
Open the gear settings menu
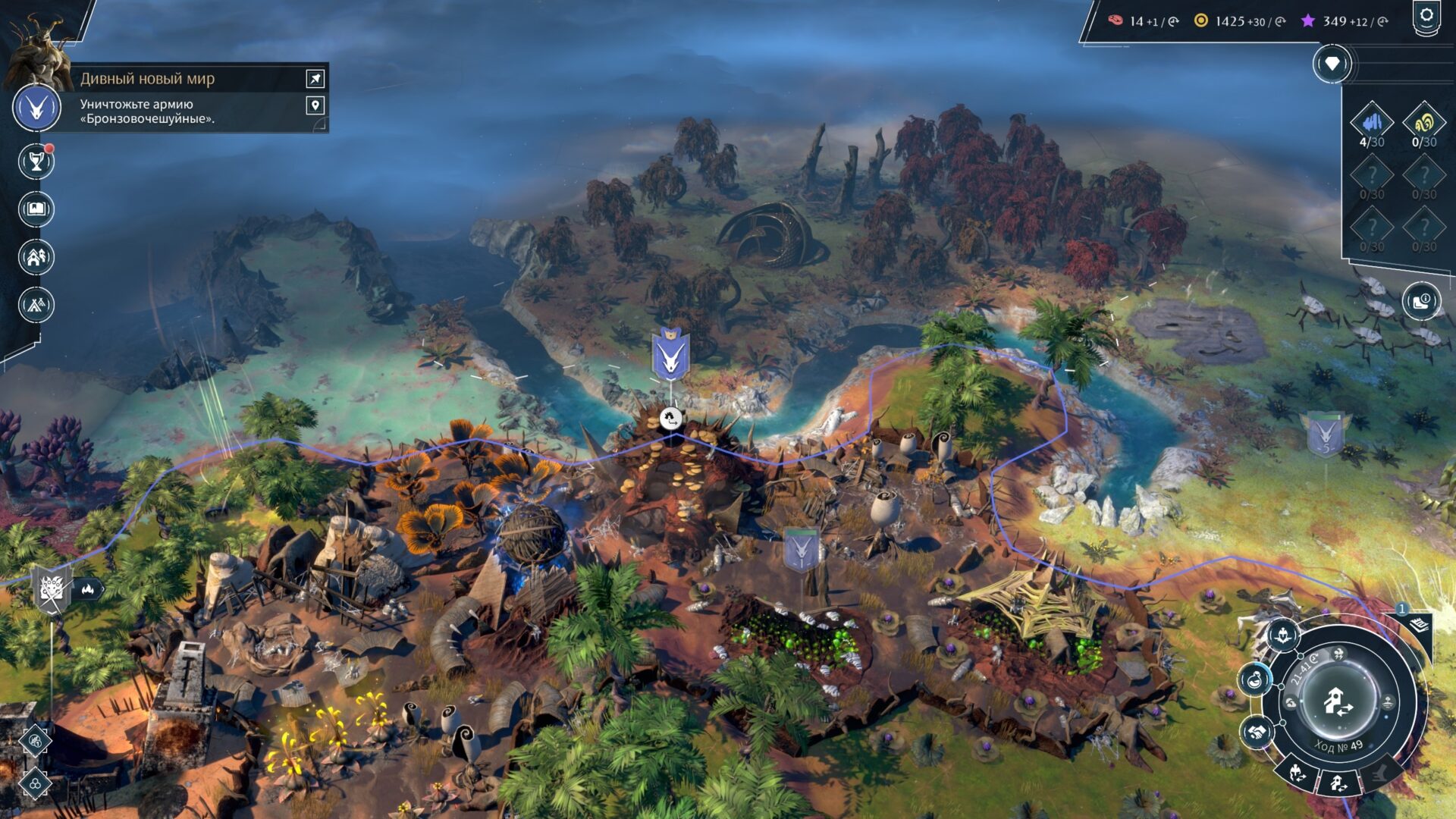pos(1426,17)
